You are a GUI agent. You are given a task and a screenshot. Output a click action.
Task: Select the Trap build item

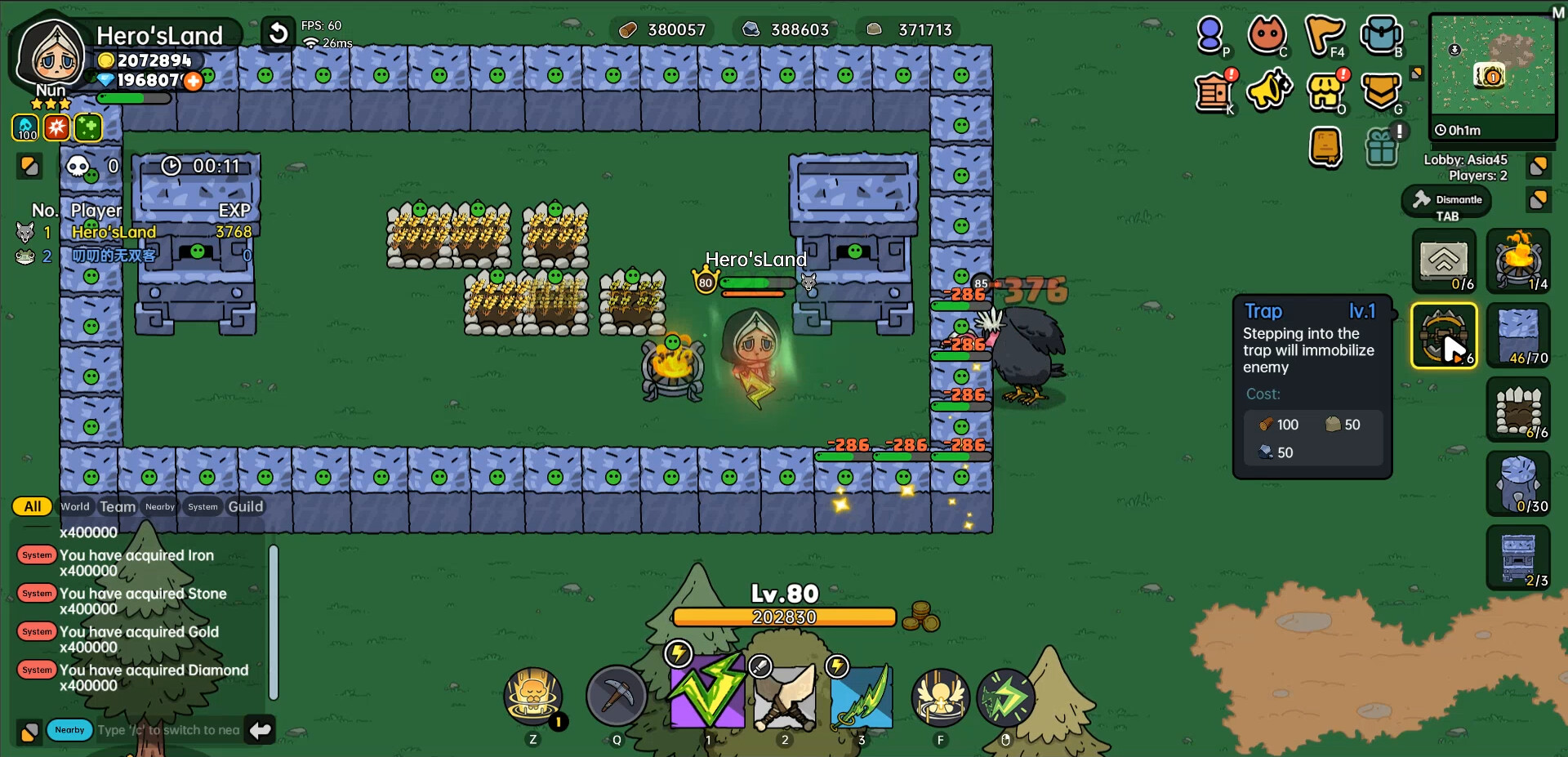[x=1443, y=336]
